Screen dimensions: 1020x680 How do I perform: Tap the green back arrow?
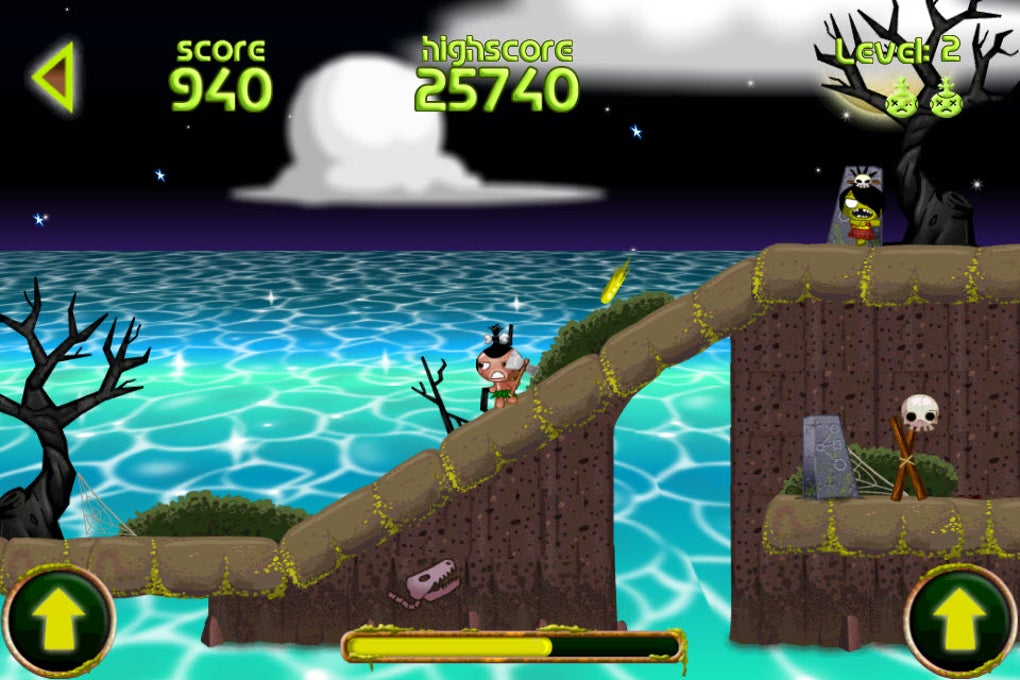pyautogui.click(x=54, y=77)
